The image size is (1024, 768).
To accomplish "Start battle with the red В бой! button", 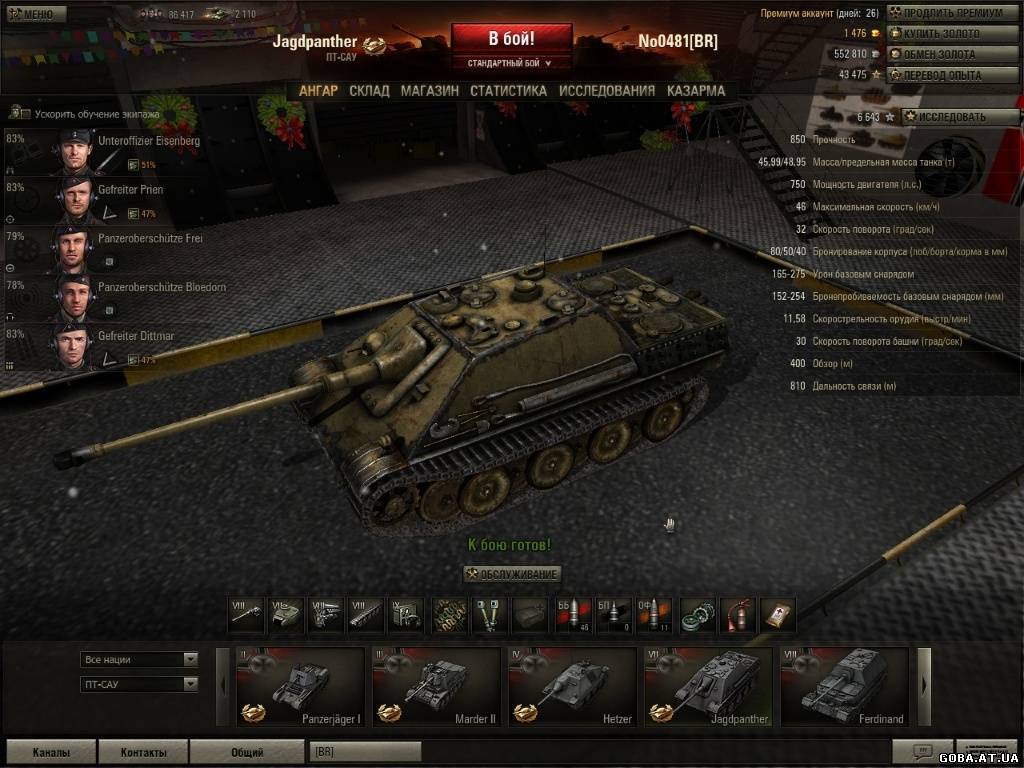I will tap(511, 39).
